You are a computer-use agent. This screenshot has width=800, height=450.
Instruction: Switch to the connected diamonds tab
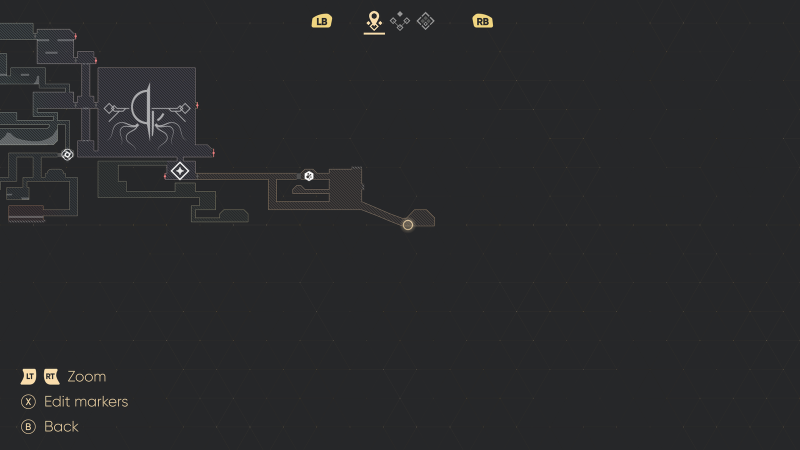point(400,20)
